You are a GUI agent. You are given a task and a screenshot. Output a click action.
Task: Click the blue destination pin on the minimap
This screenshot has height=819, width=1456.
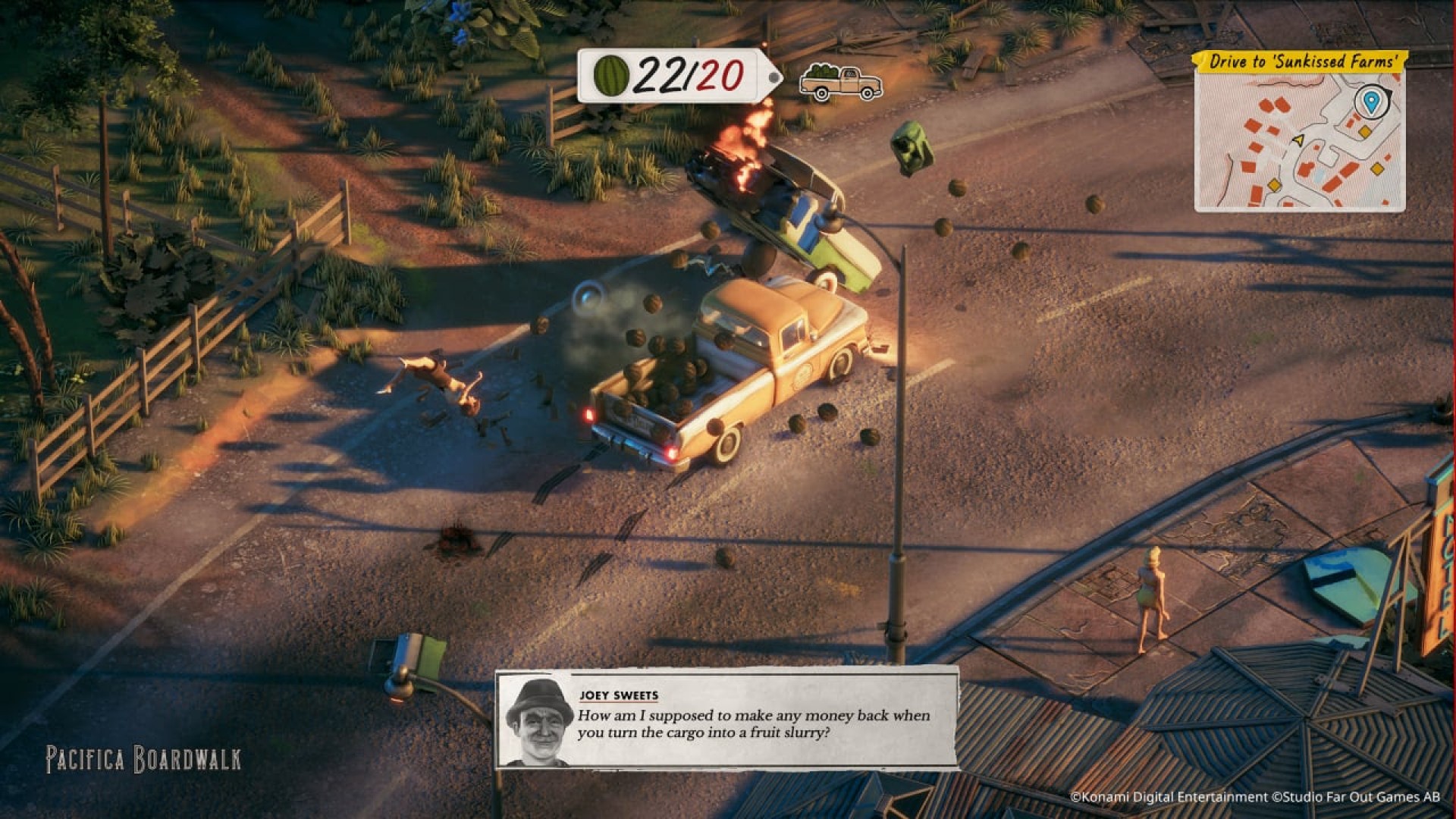click(x=1370, y=102)
